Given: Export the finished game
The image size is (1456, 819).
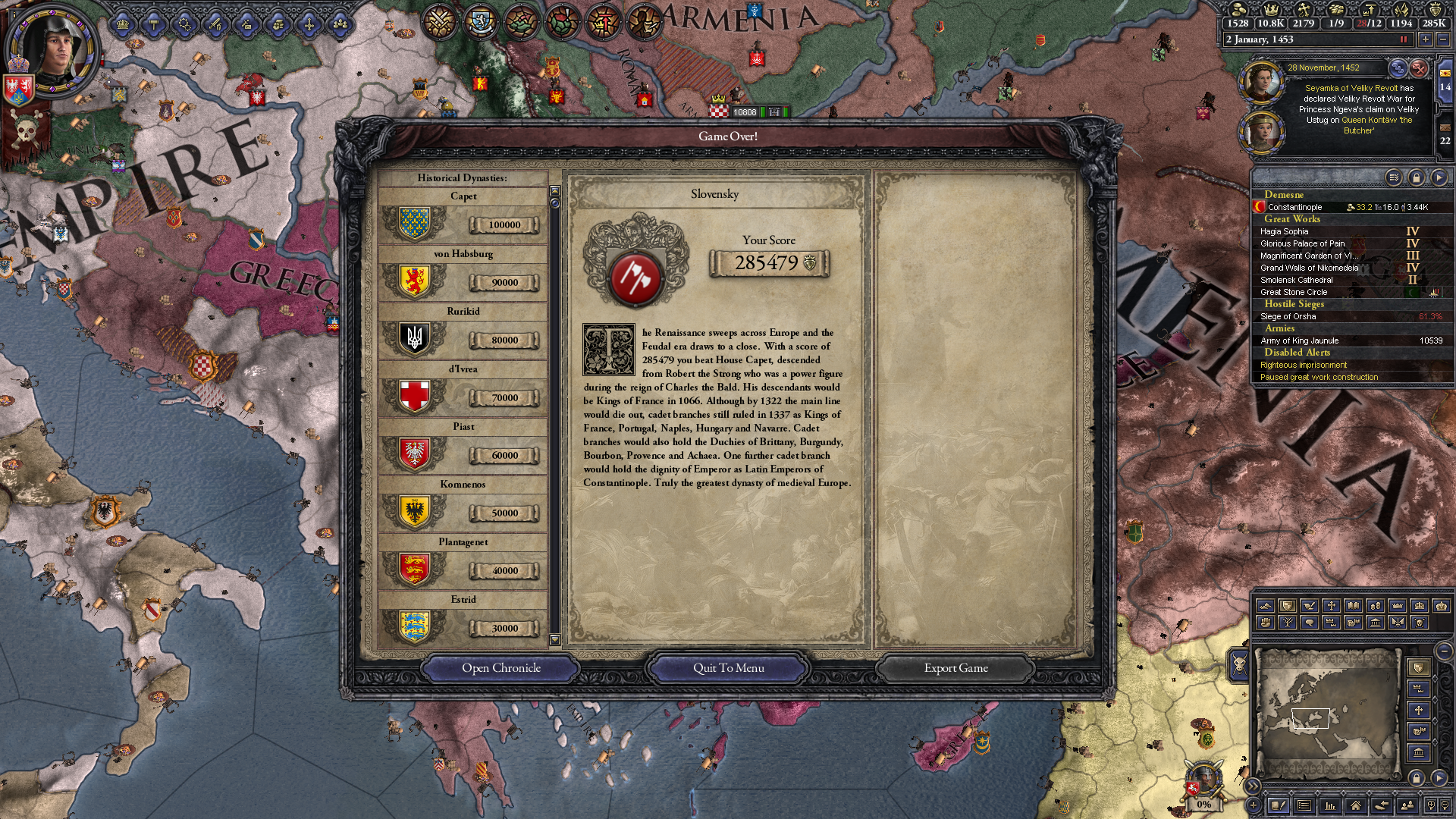Looking at the screenshot, I should (x=955, y=668).
